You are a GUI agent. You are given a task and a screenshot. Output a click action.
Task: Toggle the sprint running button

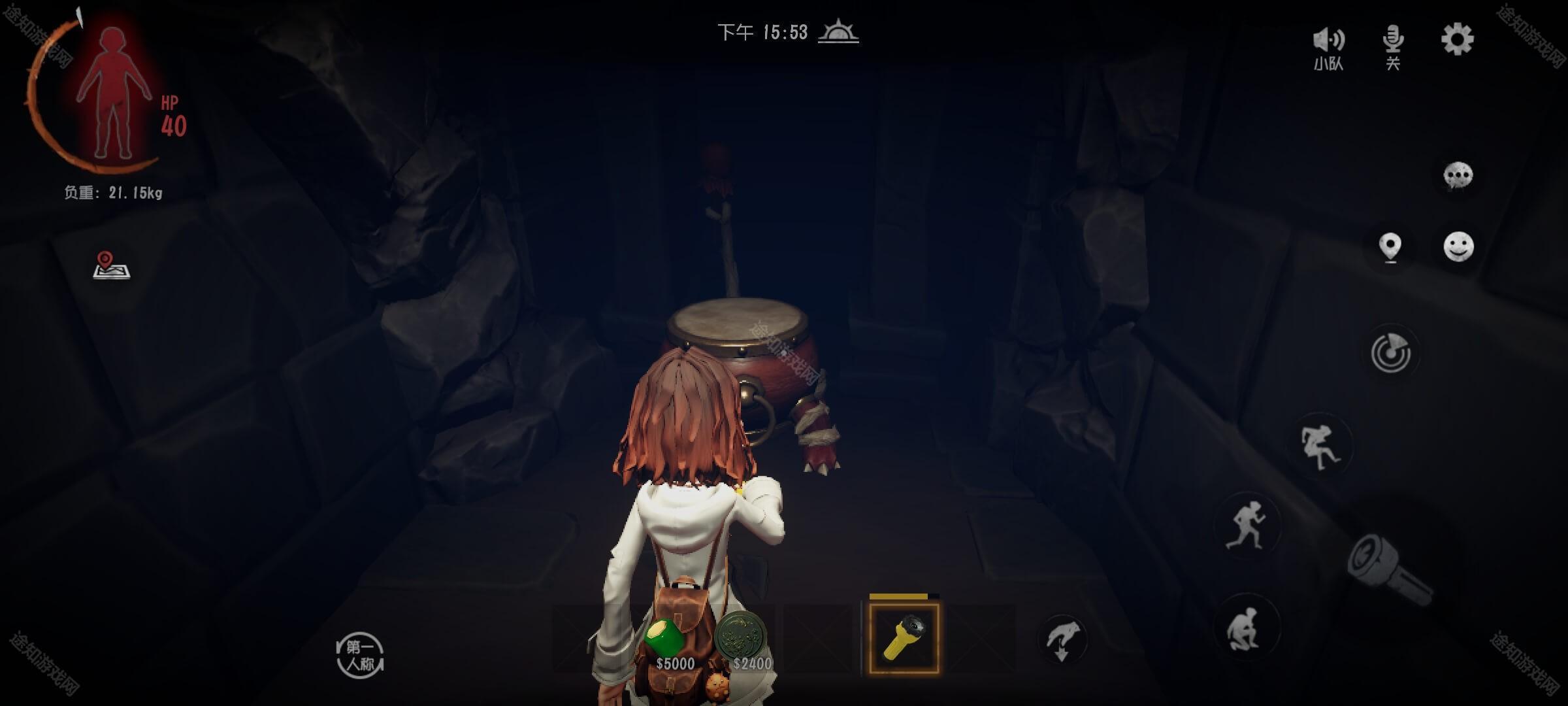[1245, 524]
